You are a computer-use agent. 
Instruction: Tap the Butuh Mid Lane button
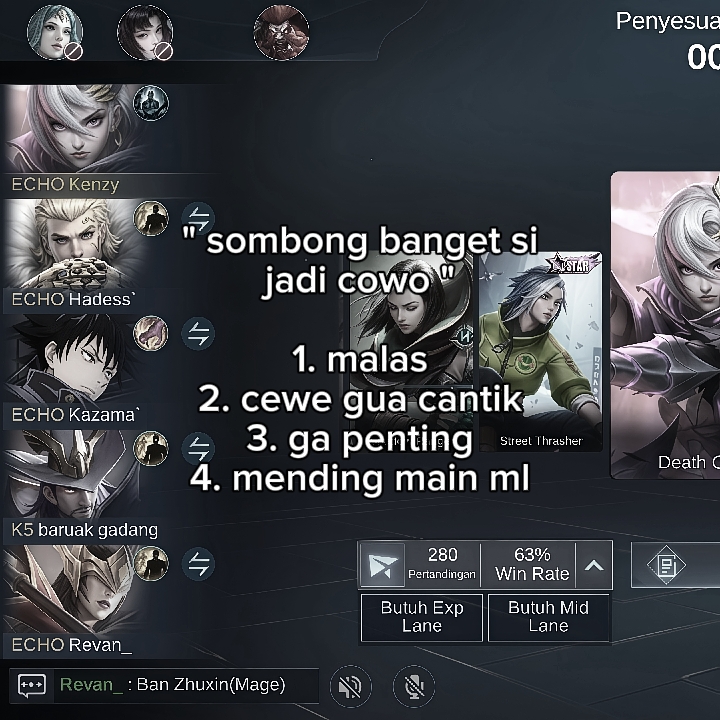[x=548, y=617]
